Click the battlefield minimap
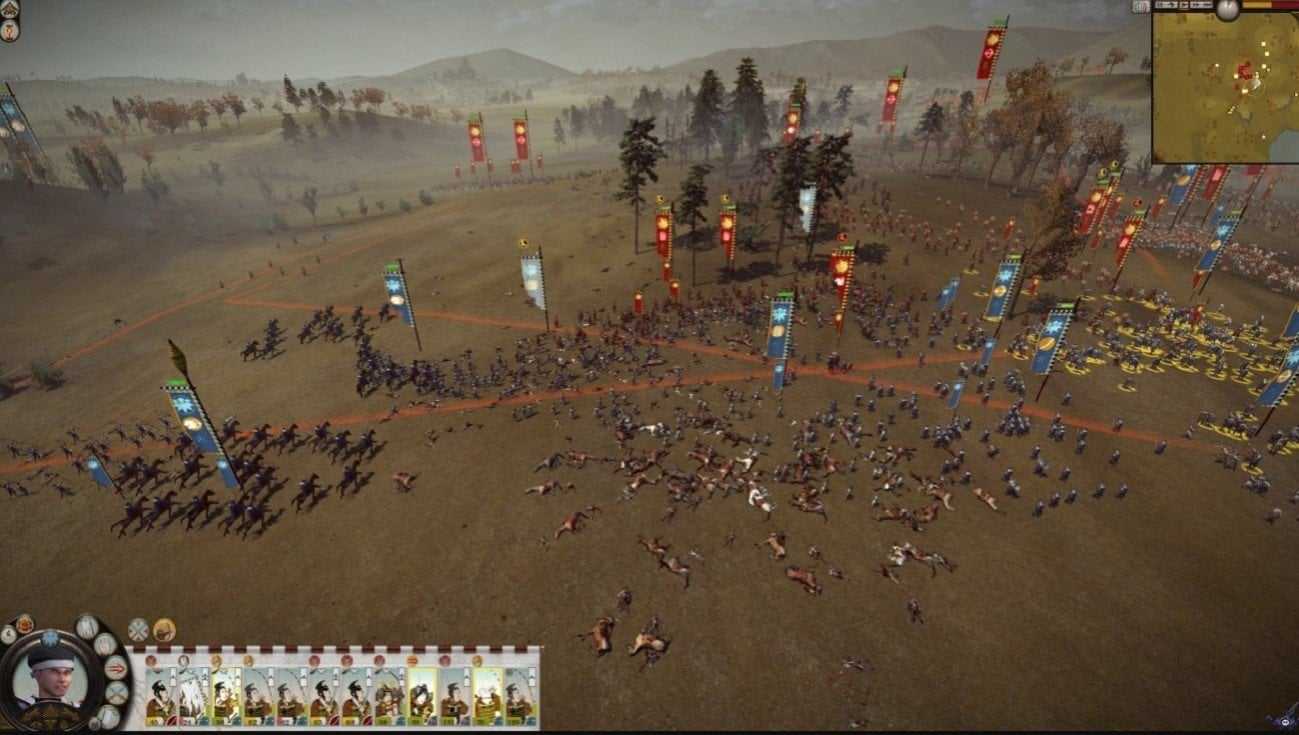The height and width of the screenshot is (735, 1299). coord(1225,88)
